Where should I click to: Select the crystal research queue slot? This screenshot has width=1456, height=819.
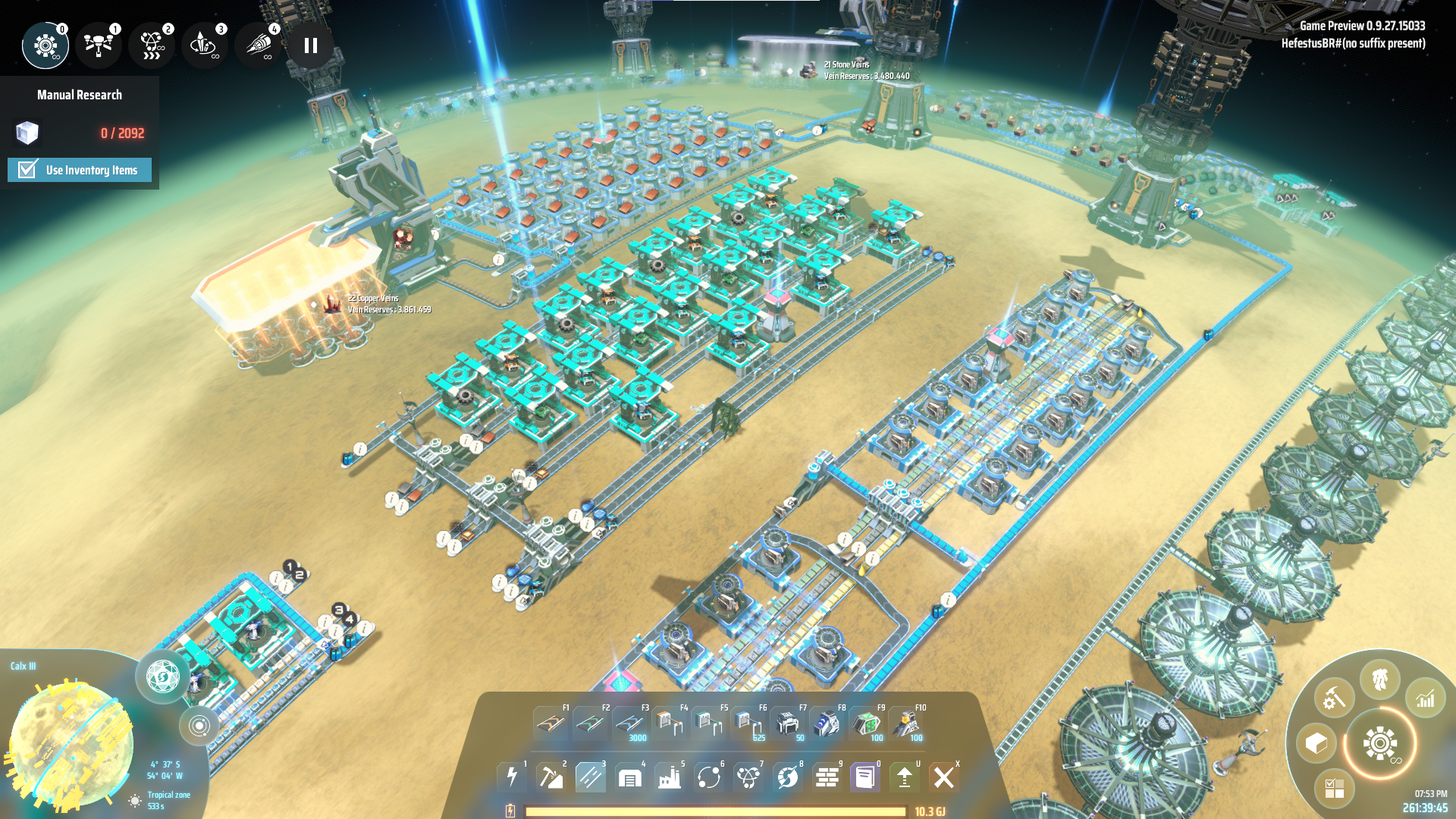coord(203,45)
